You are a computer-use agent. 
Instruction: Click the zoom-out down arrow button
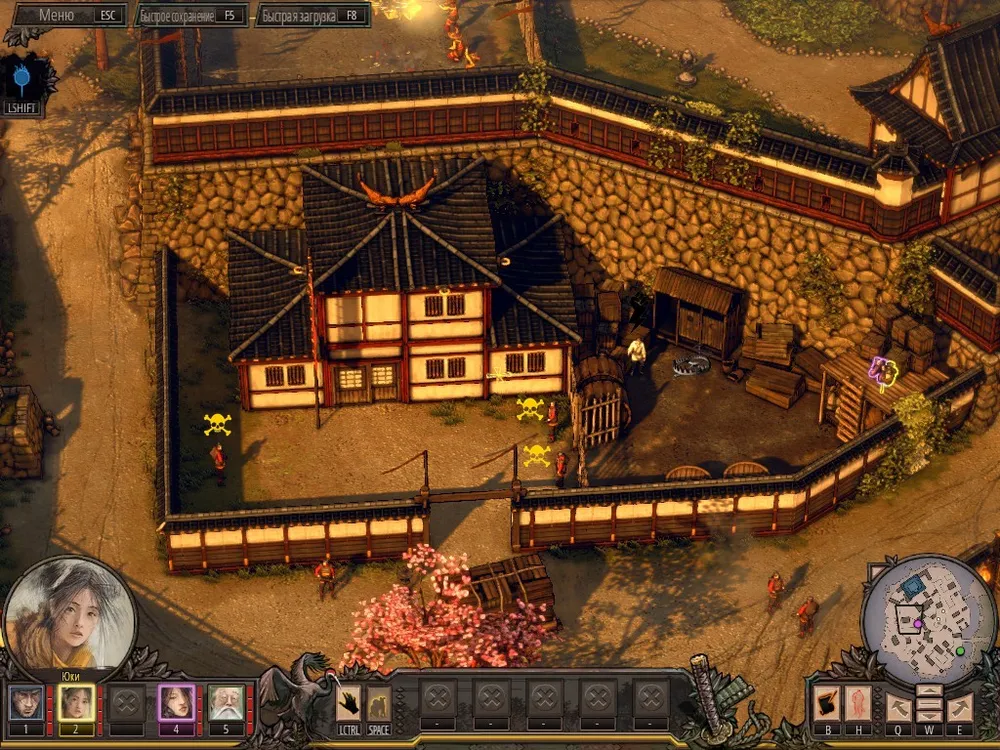[x=929, y=715]
